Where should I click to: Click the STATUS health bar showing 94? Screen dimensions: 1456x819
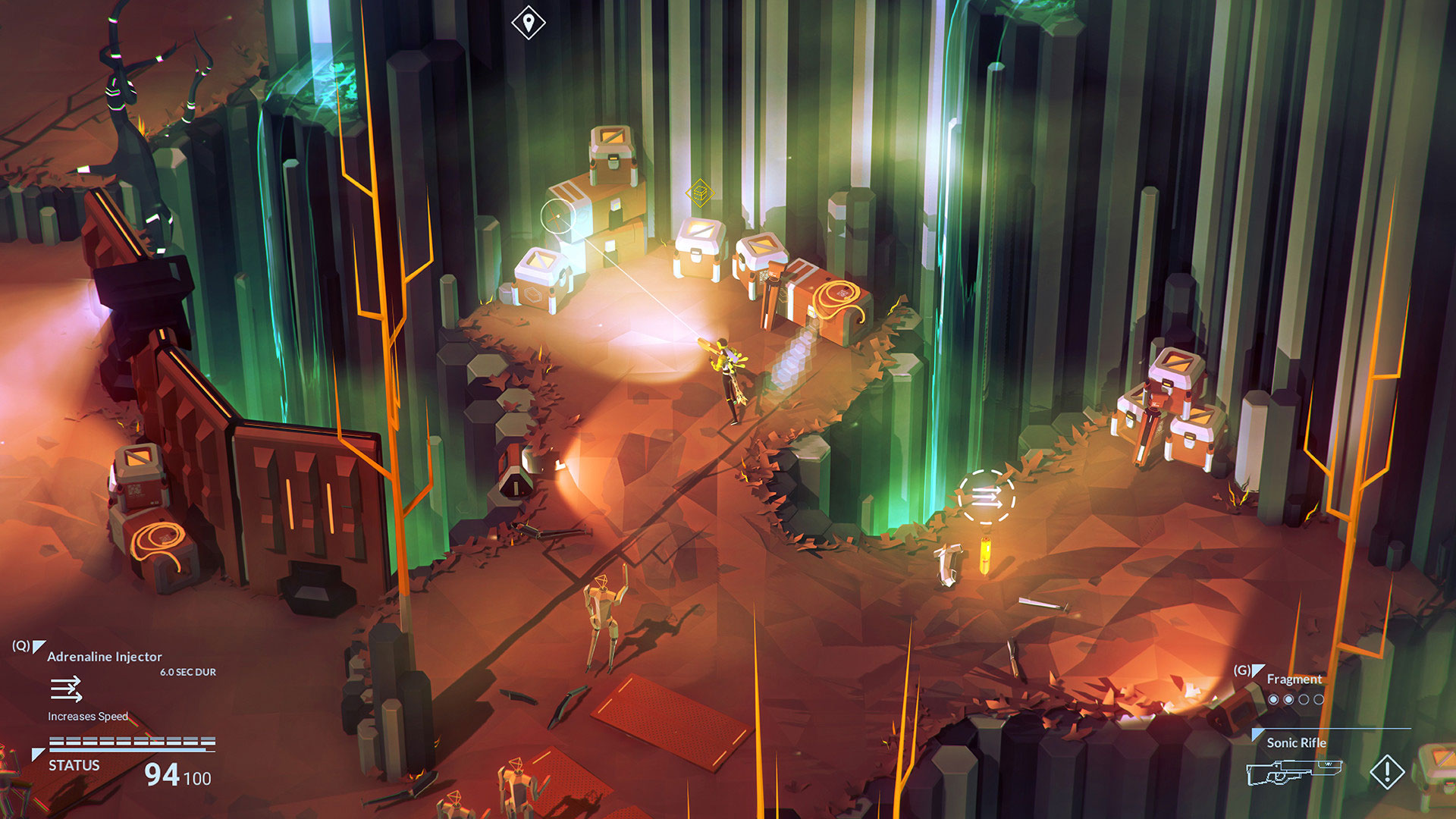point(131,741)
